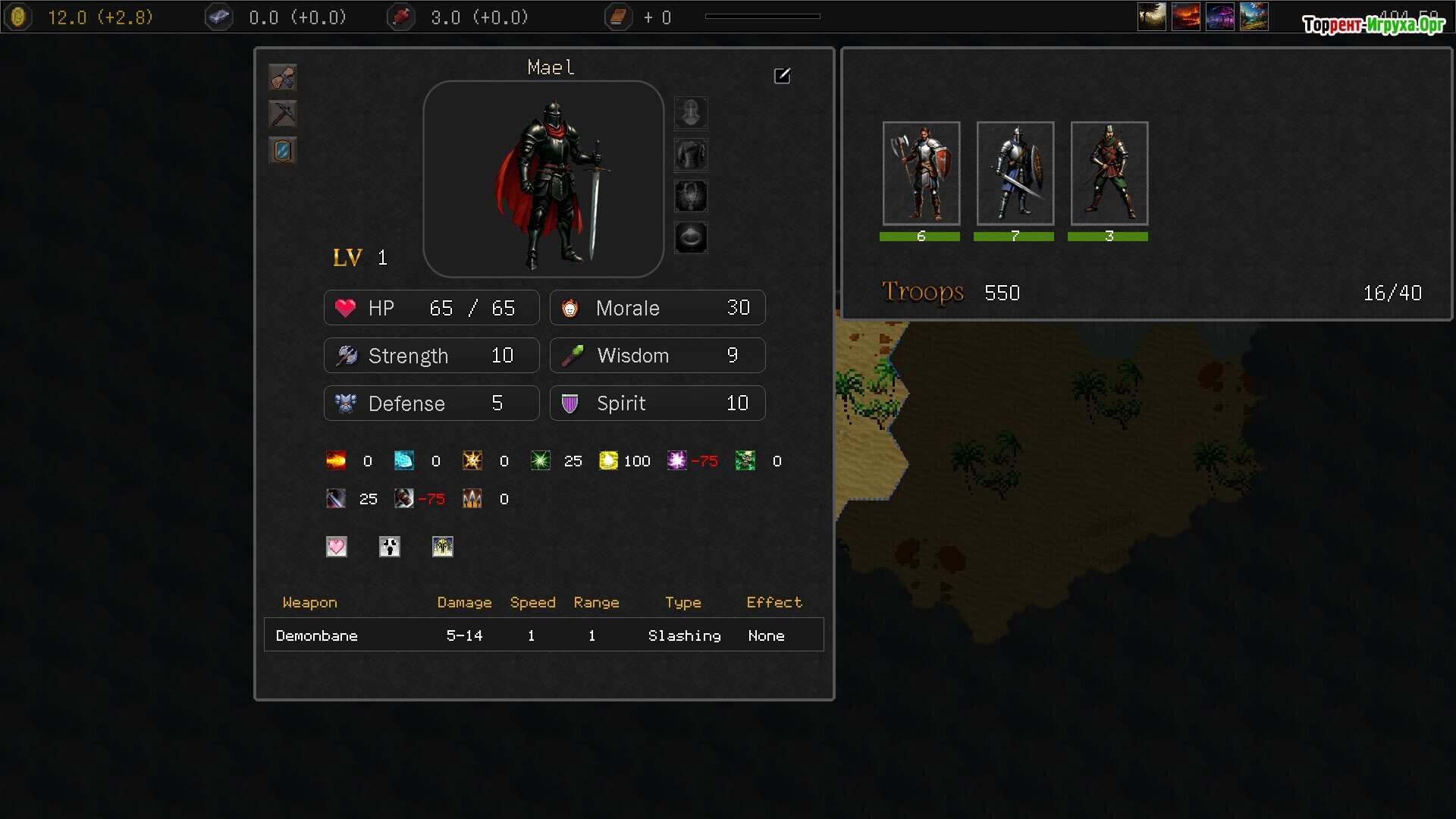Pick the colorful meadow landscape thumbnail

(1254, 17)
